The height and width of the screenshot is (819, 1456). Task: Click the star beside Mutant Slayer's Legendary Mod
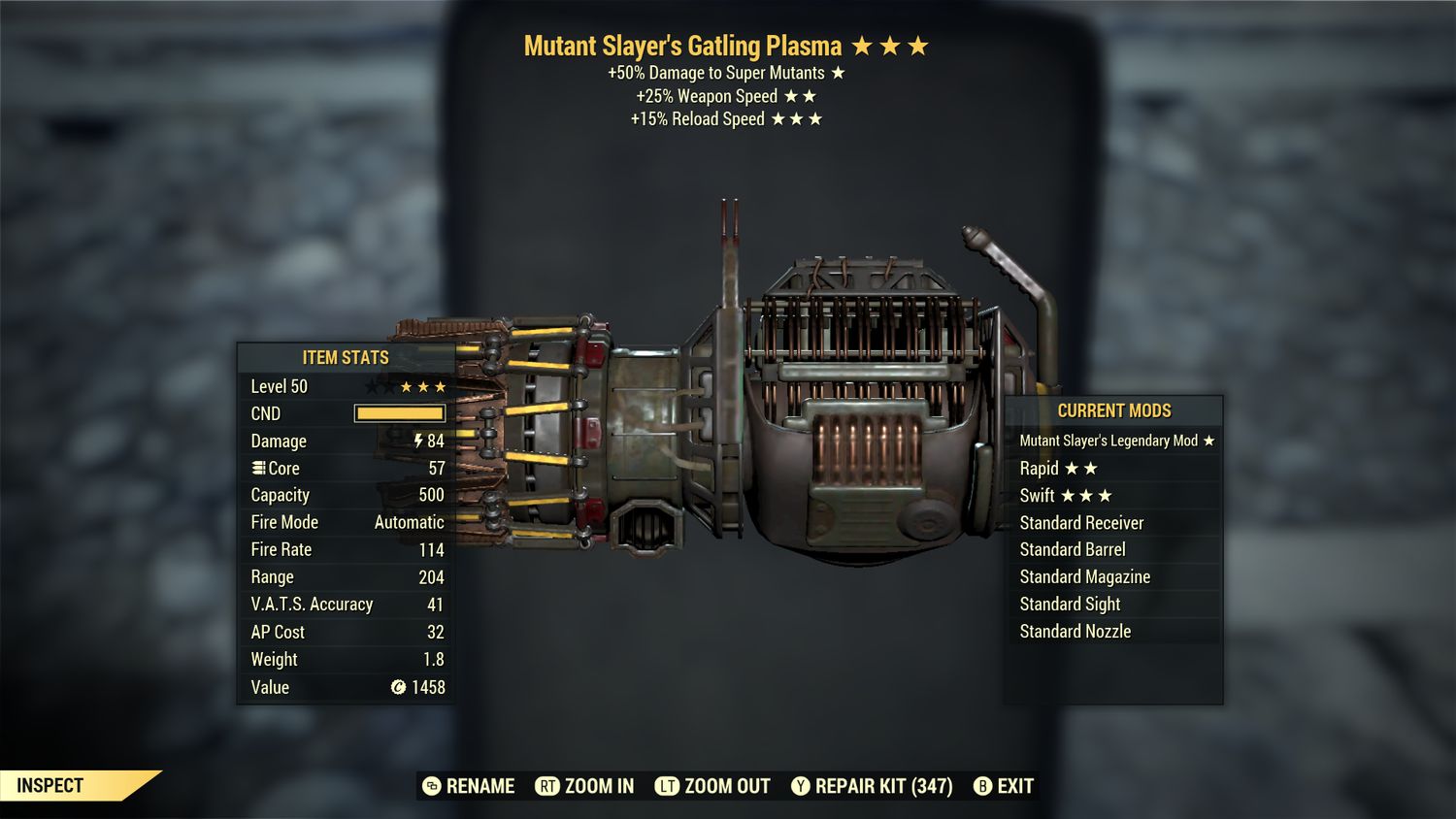pos(1208,440)
